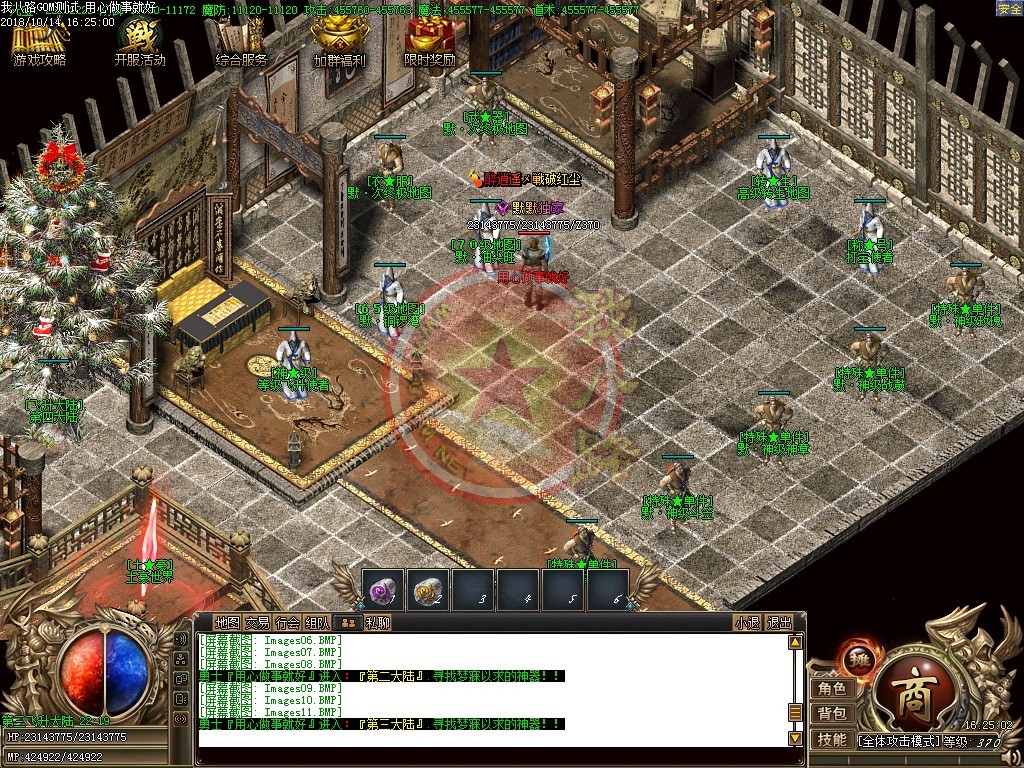Open the 技能 skills panel
Screen dimensions: 1024x768
(832, 739)
